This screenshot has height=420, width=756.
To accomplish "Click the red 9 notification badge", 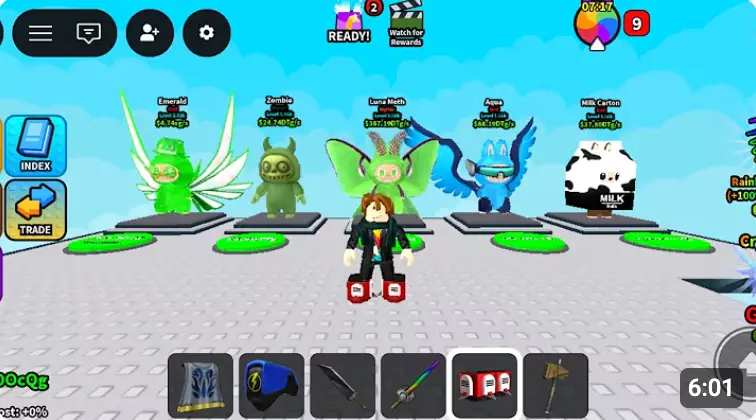I will click(x=637, y=22).
